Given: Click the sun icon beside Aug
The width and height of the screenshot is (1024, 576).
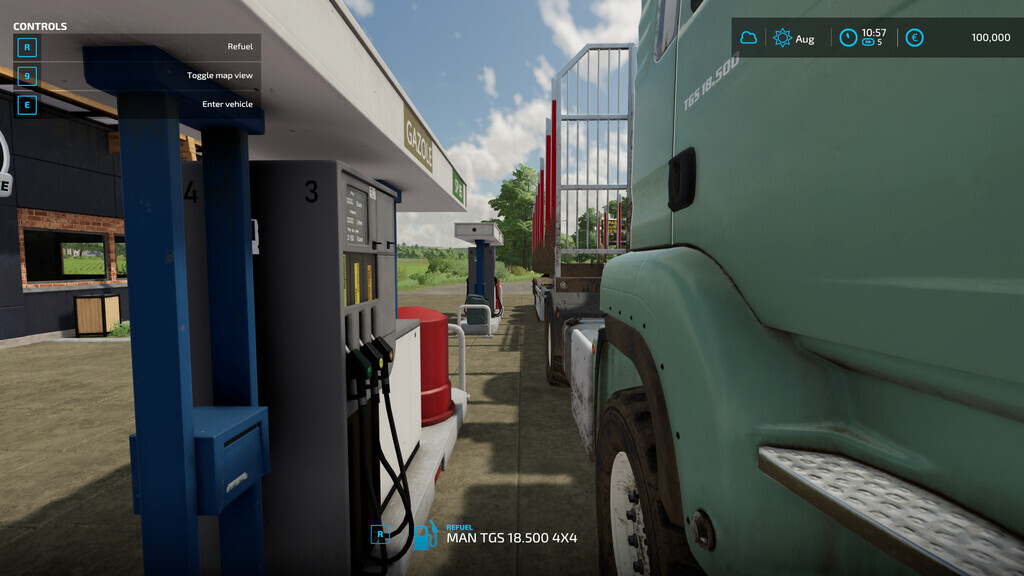Looking at the screenshot, I should pos(782,38).
